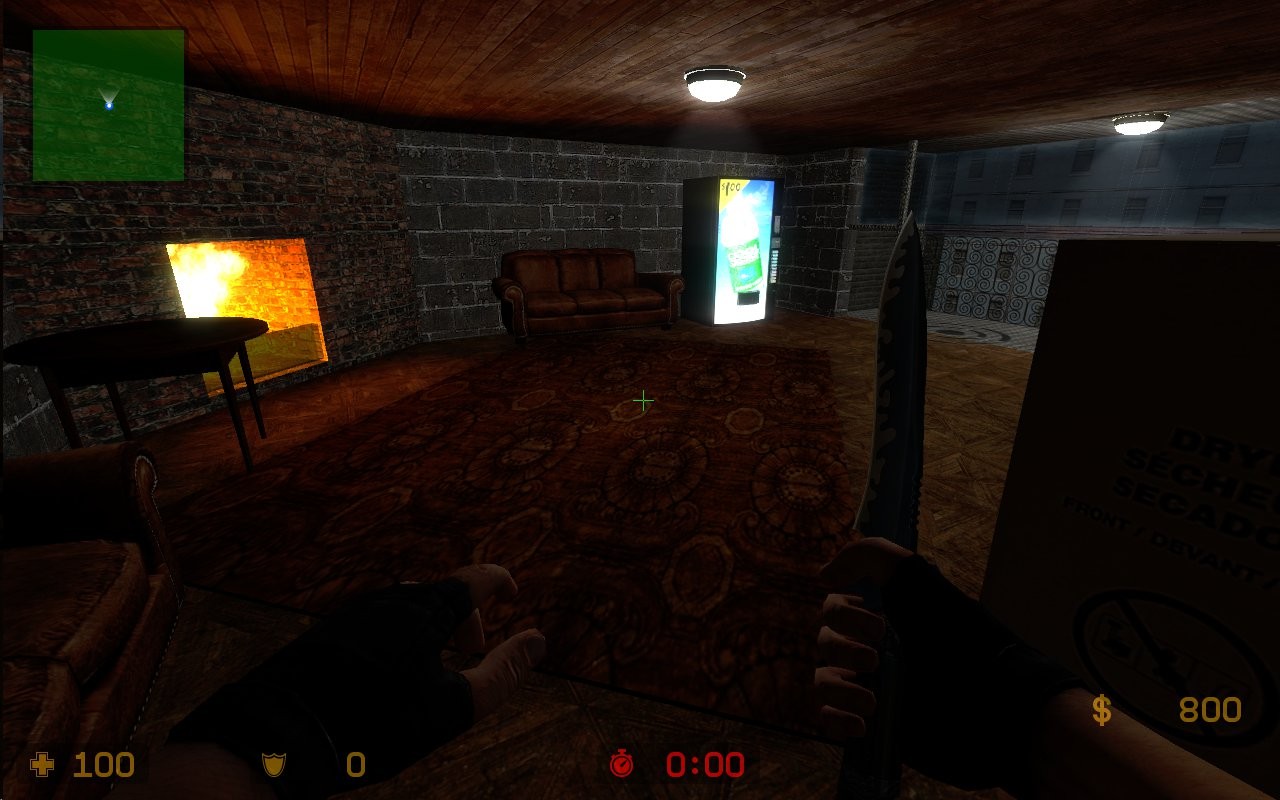Click the ceiling lamp above the couch
Screen dimensions: 1280x800
point(712,83)
